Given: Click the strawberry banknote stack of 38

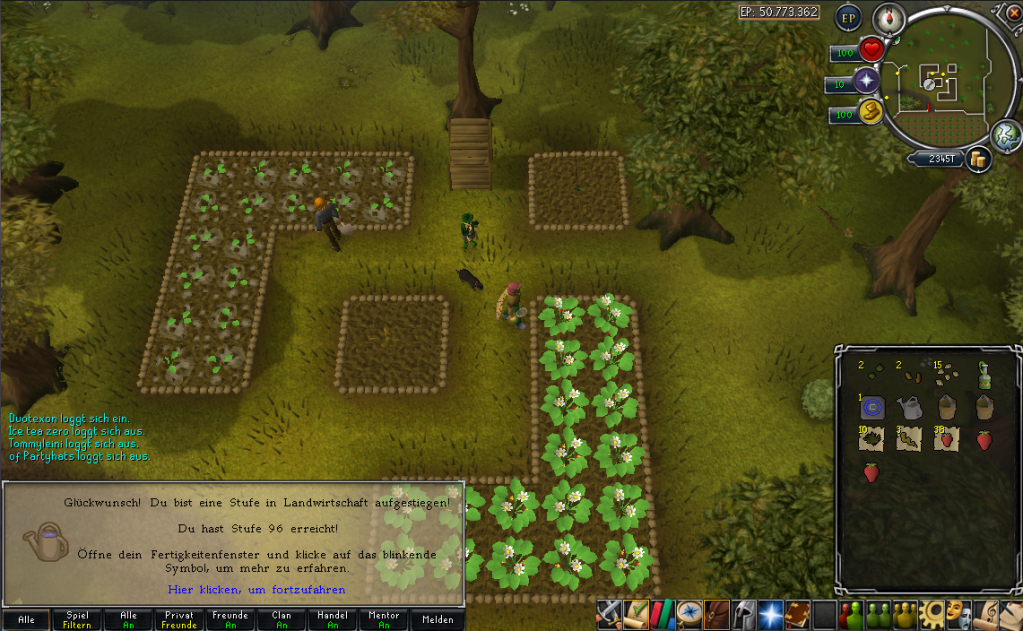Looking at the screenshot, I should [x=945, y=438].
